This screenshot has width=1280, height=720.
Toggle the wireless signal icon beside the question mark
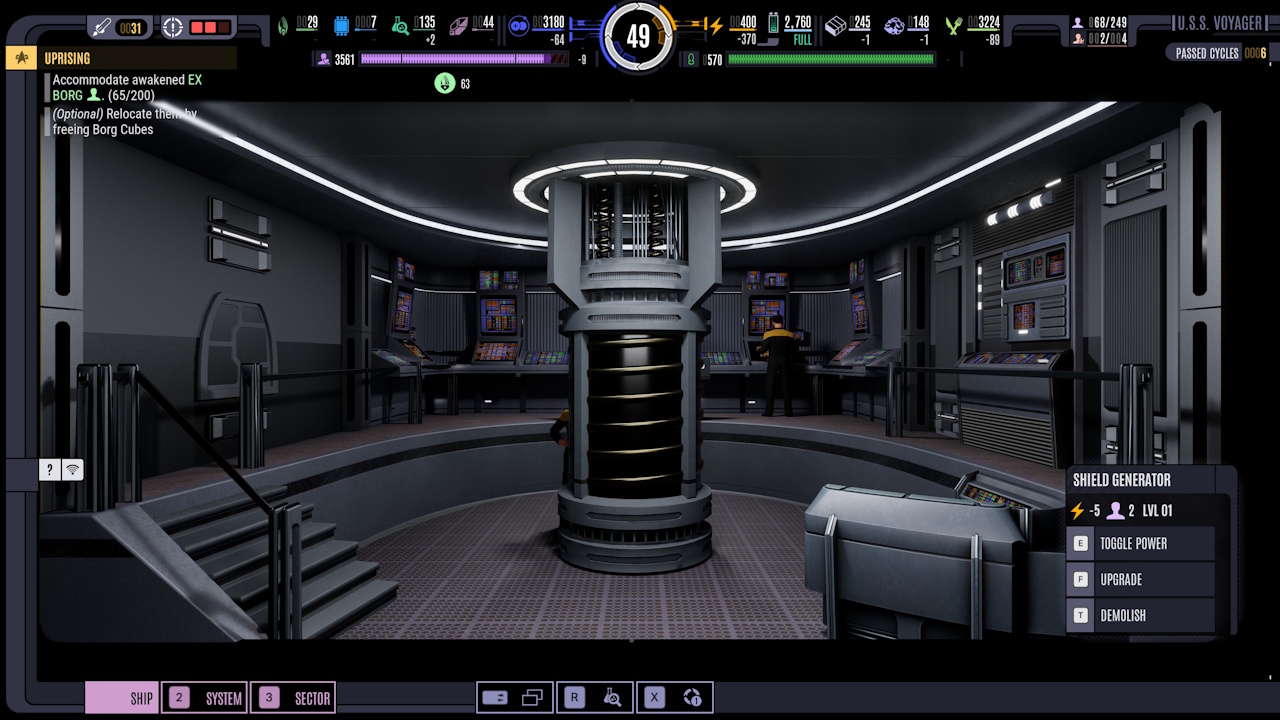click(72, 469)
